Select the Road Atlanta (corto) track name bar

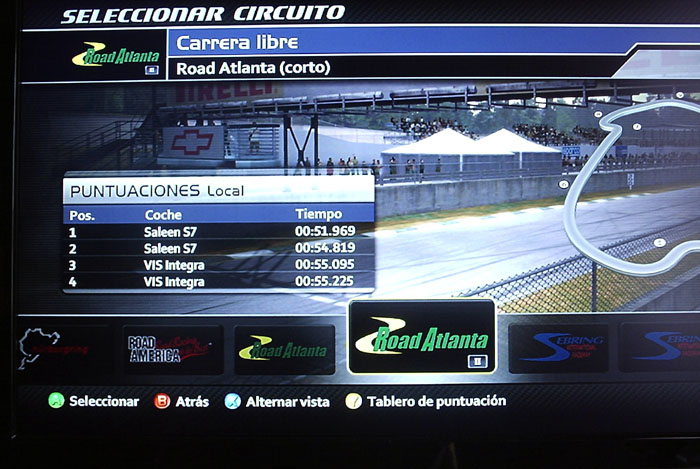click(x=400, y=69)
